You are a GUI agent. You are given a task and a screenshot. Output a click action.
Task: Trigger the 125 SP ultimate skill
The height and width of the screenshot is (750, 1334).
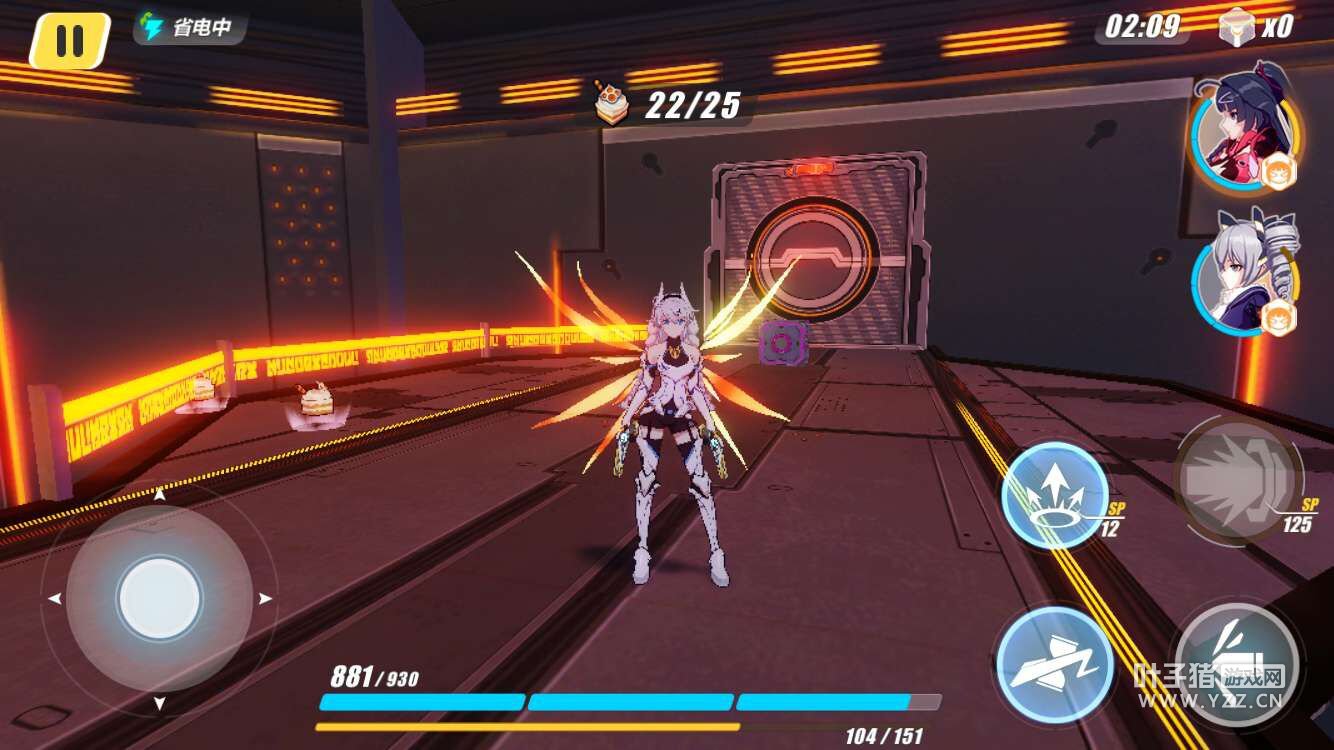click(1237, 480)
